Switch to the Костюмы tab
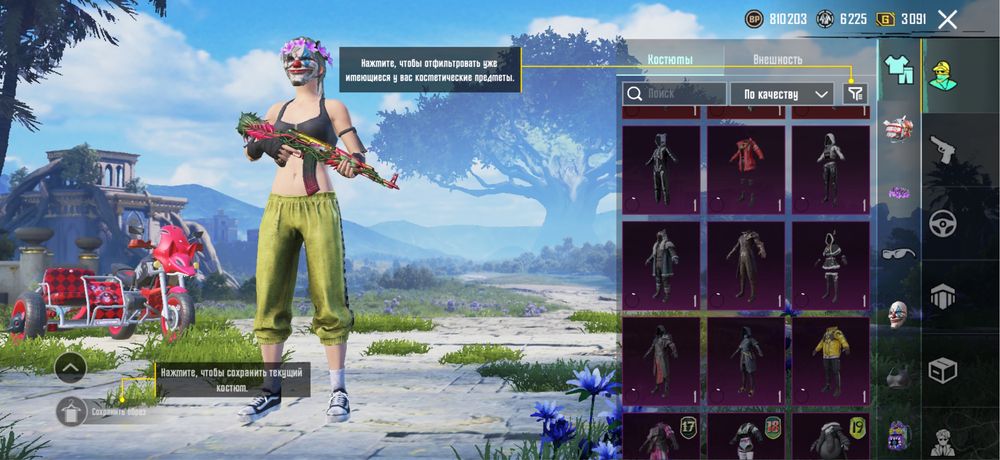 [670, 59]
